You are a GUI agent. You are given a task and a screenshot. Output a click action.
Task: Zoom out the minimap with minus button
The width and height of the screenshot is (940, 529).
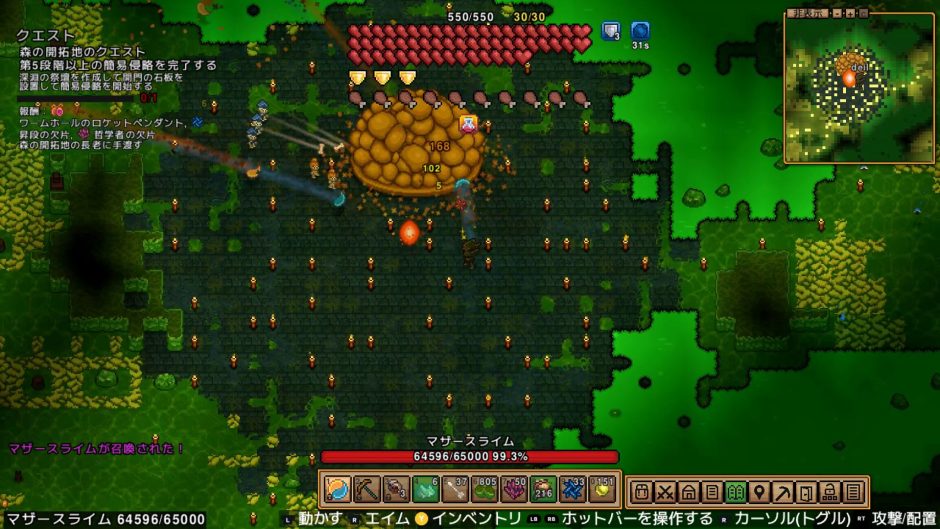click(x=837, y=14)
